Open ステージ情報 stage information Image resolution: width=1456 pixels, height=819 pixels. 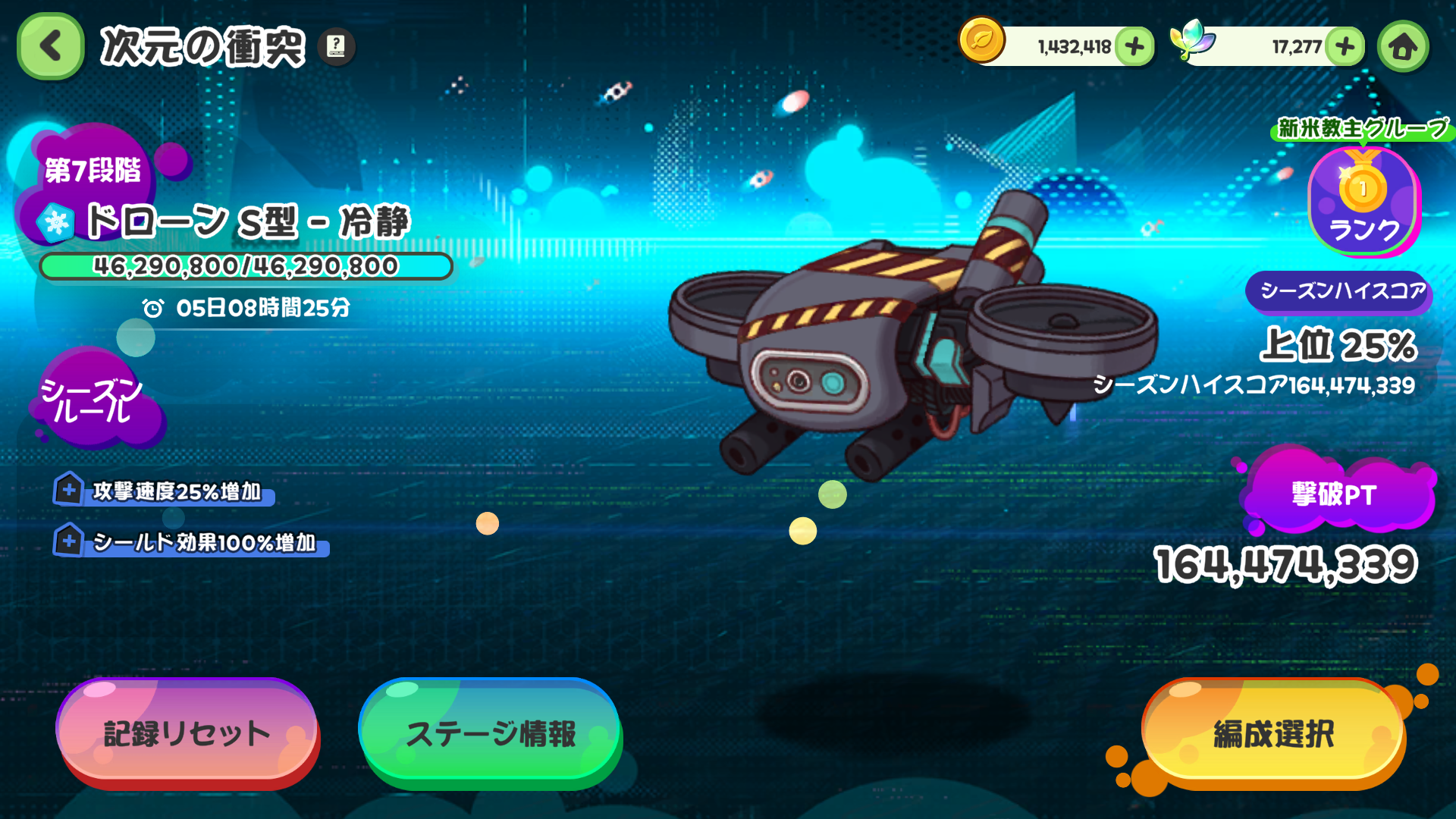(x=490, y=732)
